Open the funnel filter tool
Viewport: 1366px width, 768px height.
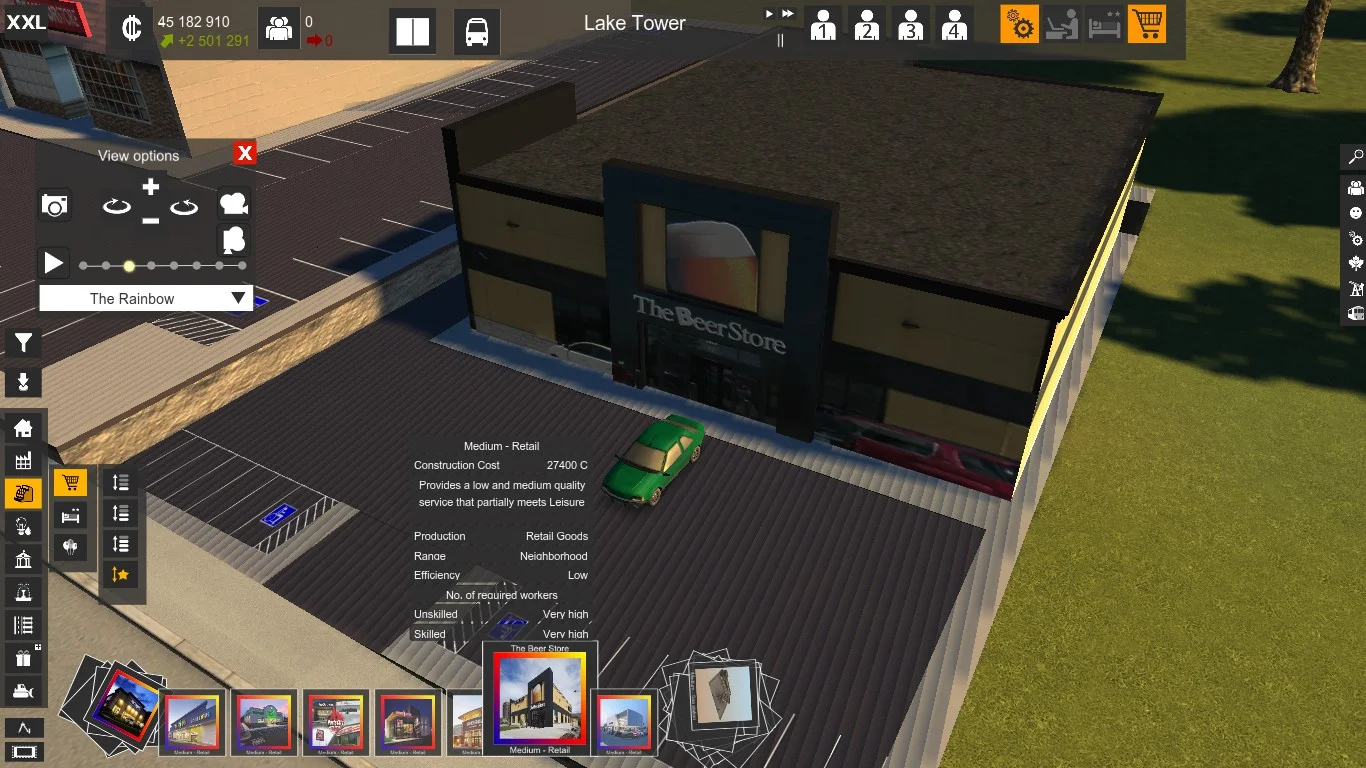[x=23, y=344]
